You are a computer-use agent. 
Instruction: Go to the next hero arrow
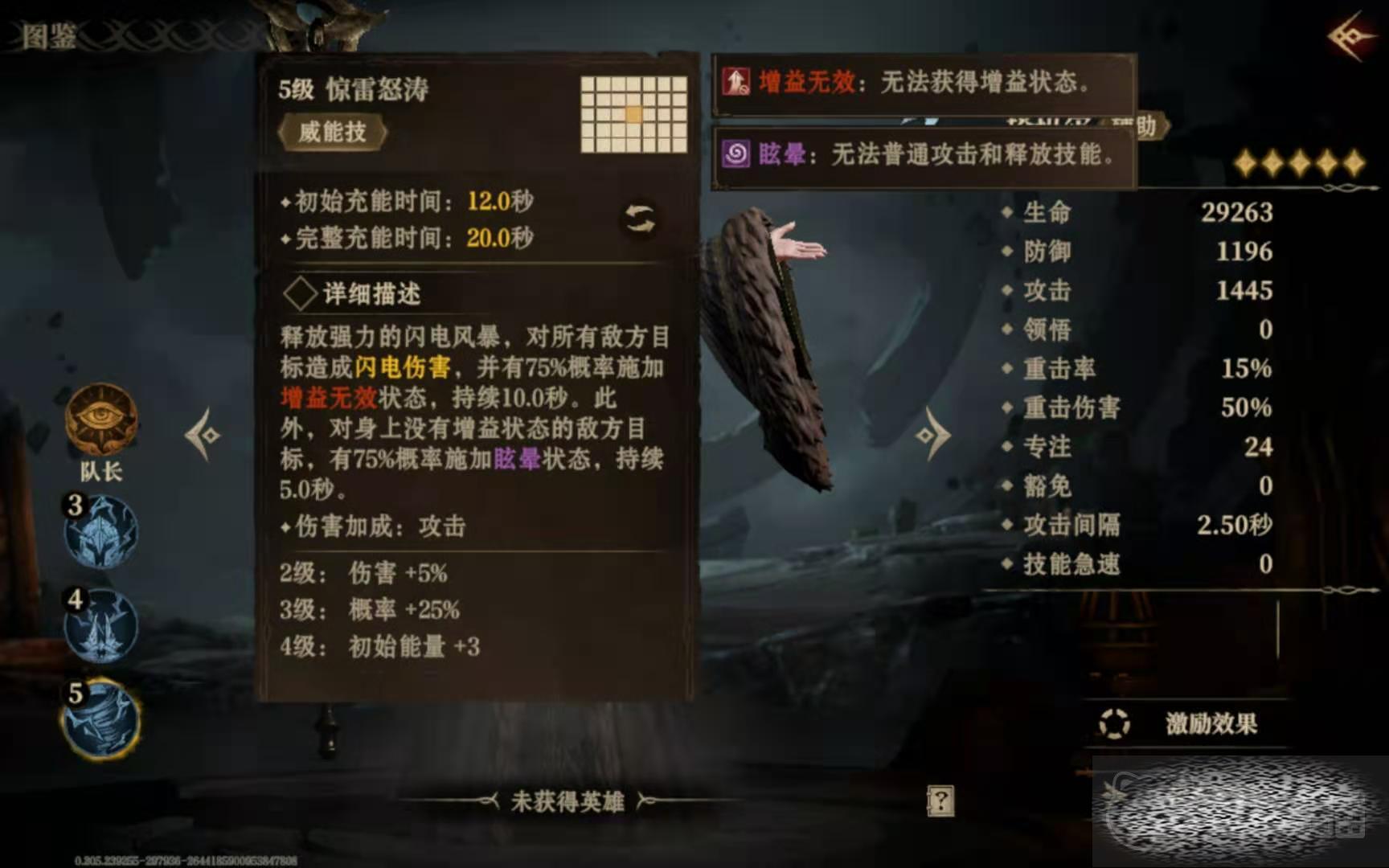(932, 435)
